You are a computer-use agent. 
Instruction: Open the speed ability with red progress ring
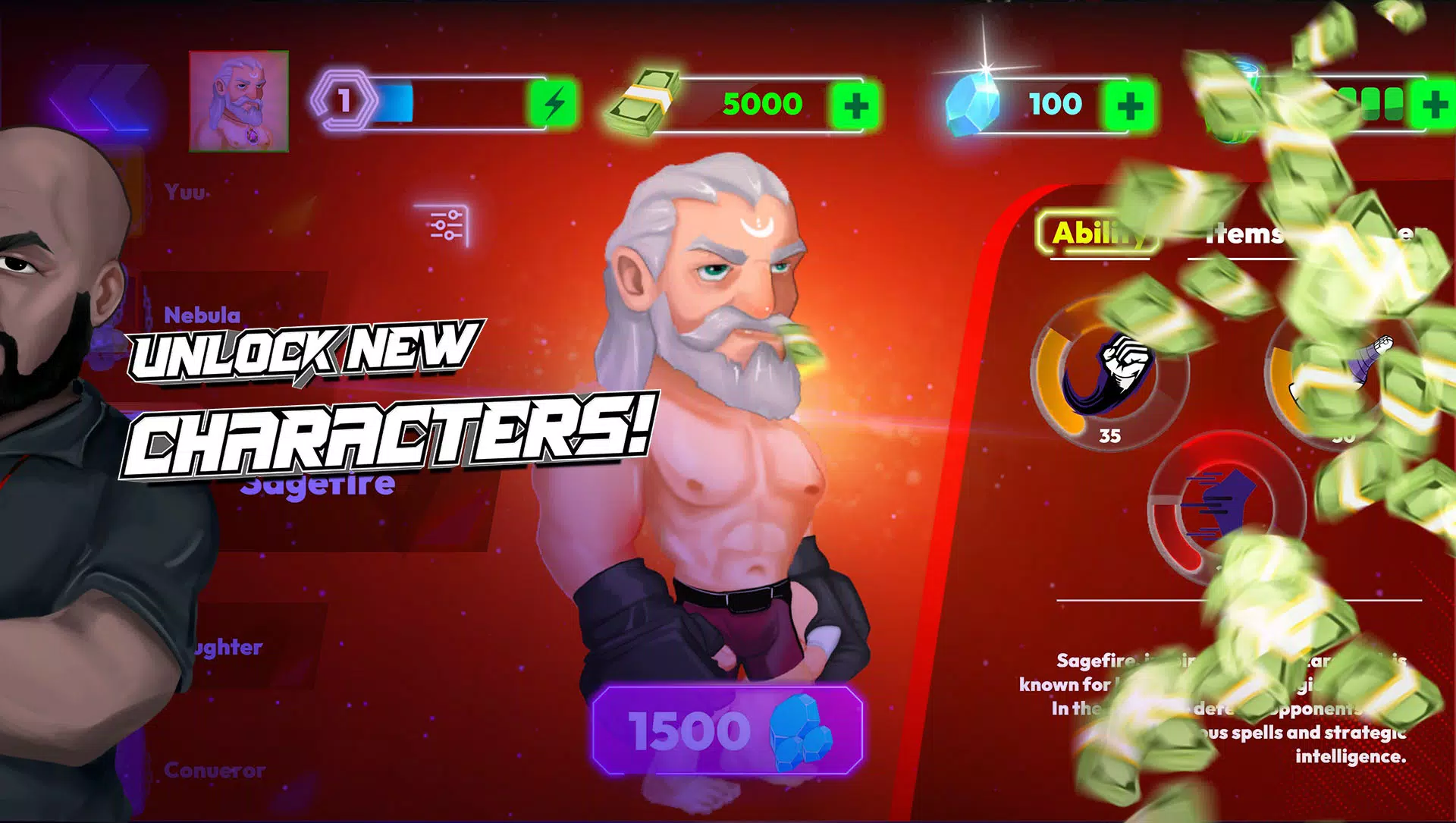pos(1228,512)
